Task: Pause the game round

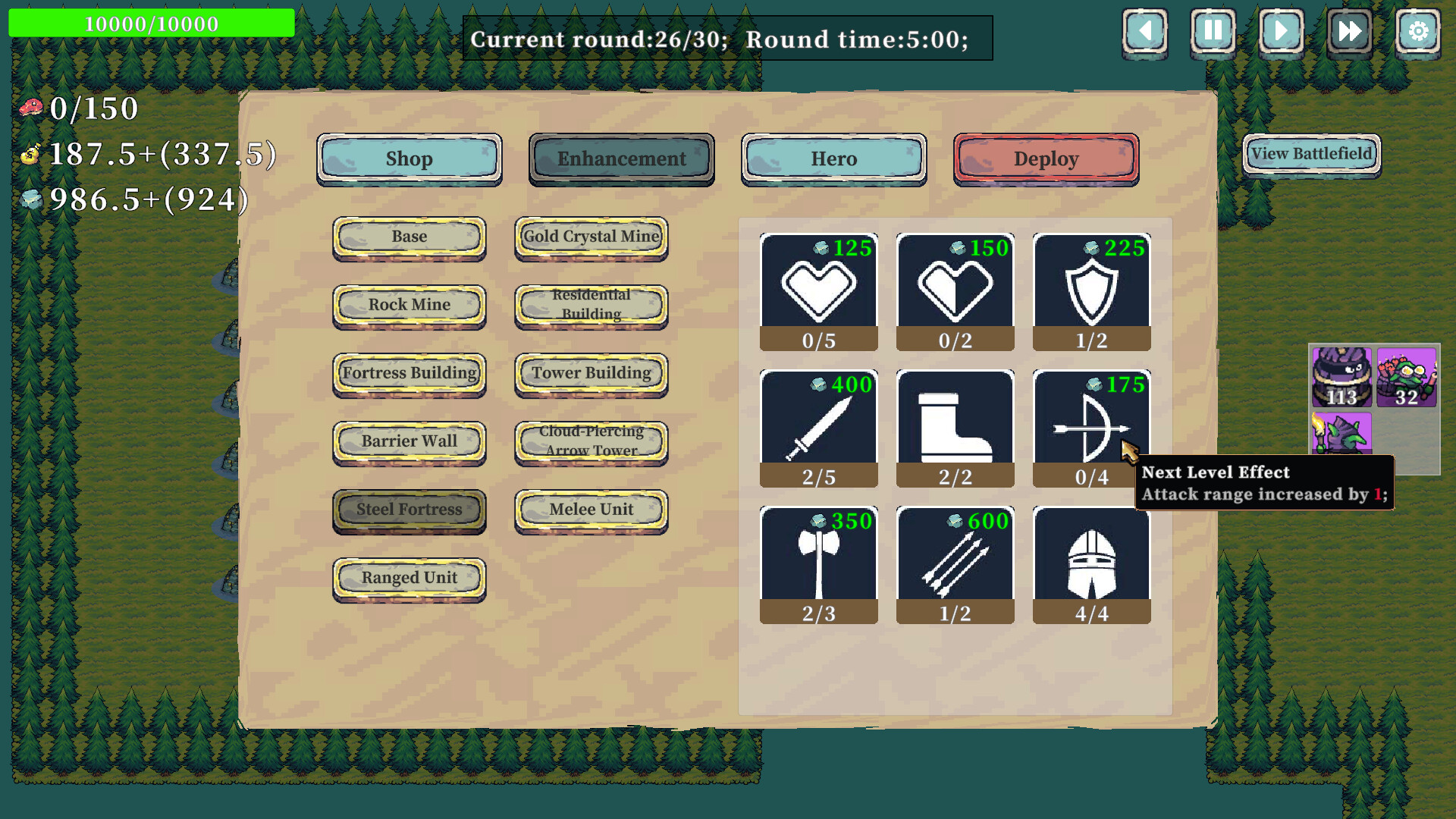Action: 1213,32
